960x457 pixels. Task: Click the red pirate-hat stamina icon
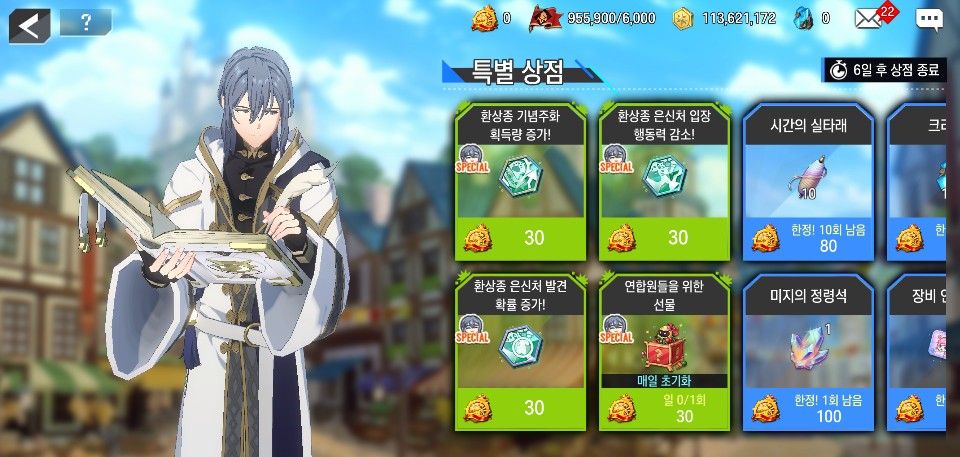tap(545, 18)
